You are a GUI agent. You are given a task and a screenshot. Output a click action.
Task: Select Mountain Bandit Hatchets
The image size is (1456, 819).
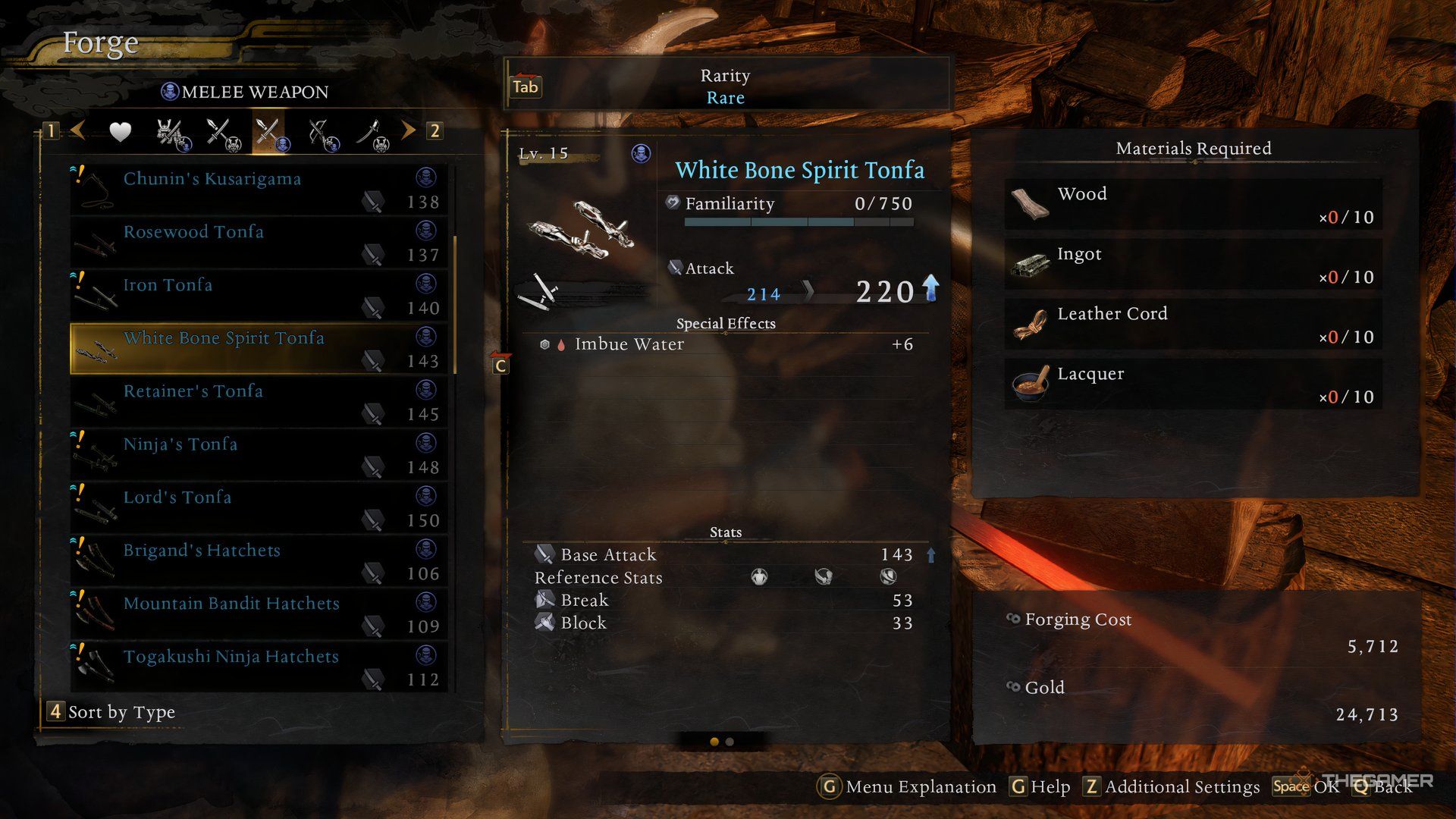(258, 613)
